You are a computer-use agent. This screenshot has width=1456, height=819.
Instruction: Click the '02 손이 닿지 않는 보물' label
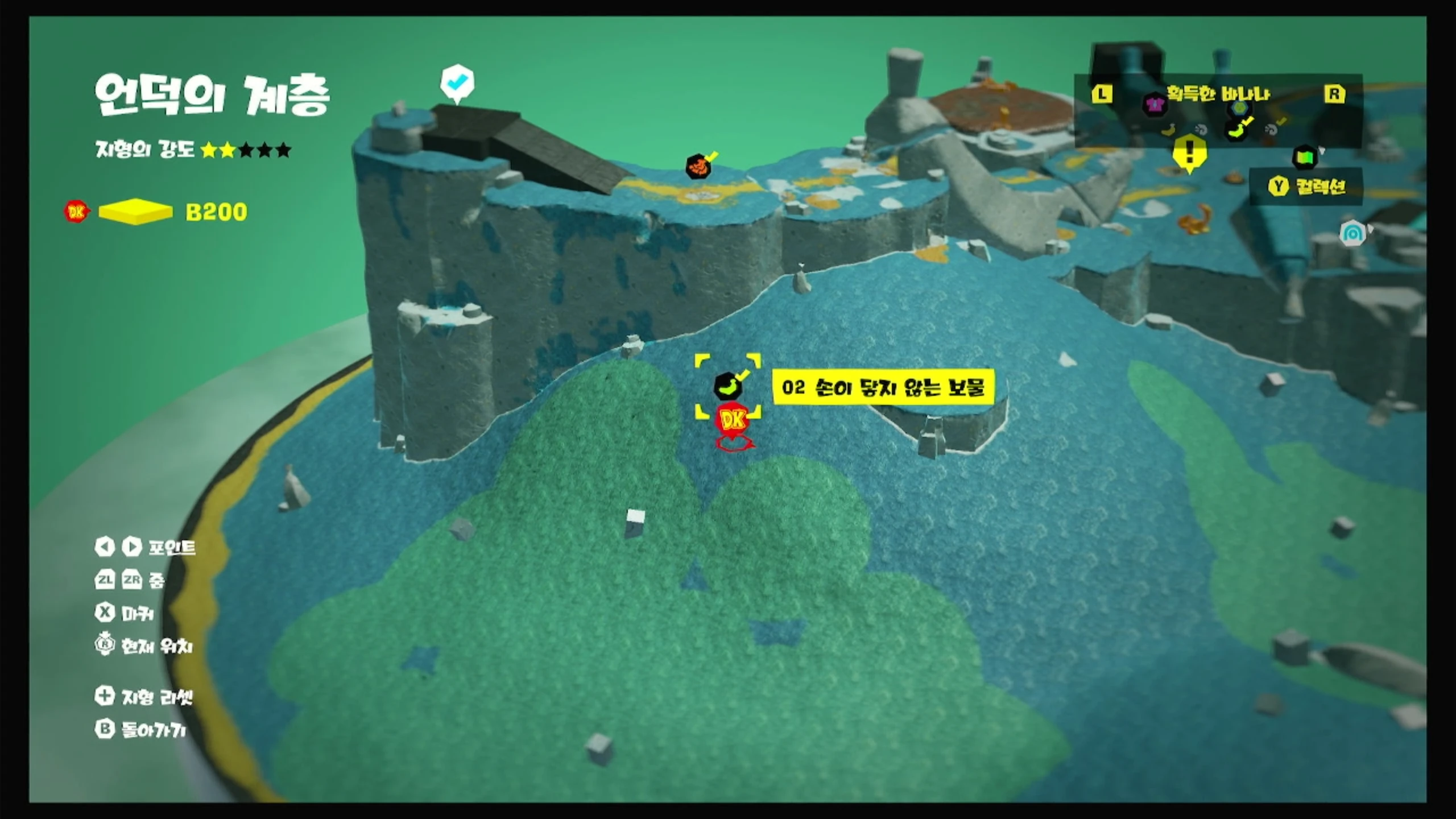(x=883, y=387)
